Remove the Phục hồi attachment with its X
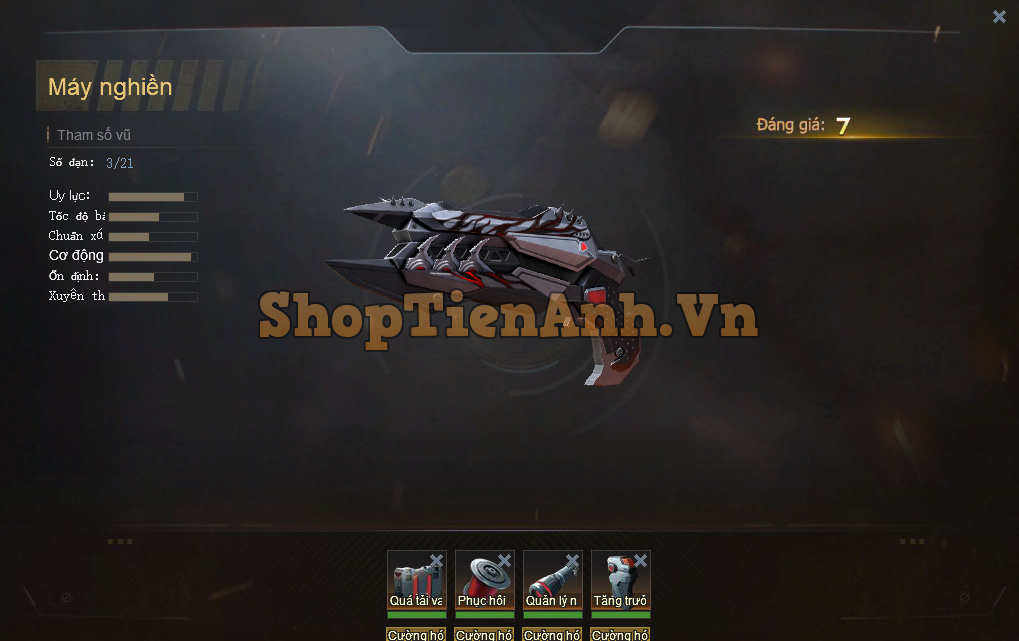 pyautogui.click(x=504, y=561)
